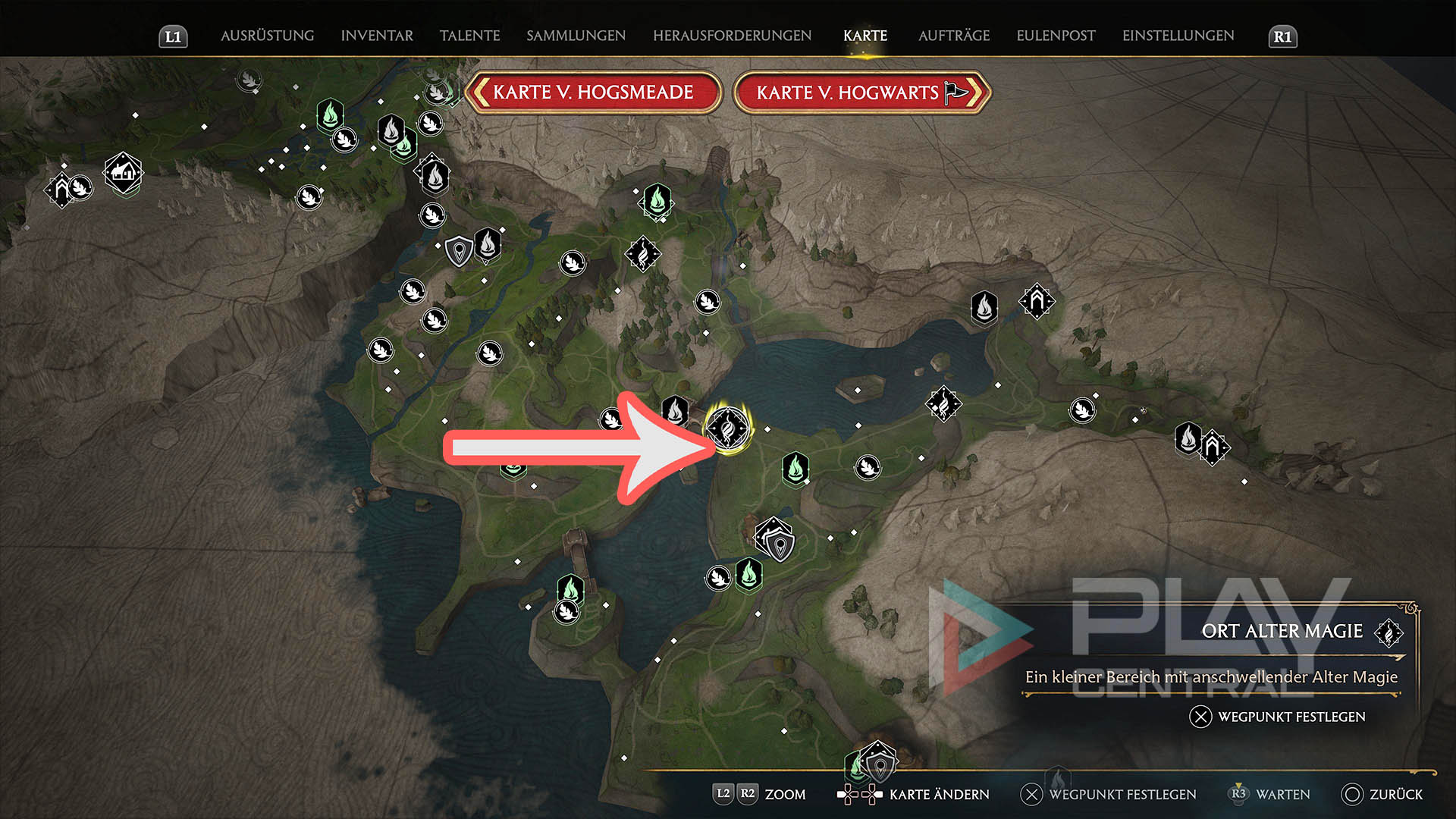Screen dimensions: 1456x819
Task: Switch to the Inventar tab
Action: (x=377, y=36)
